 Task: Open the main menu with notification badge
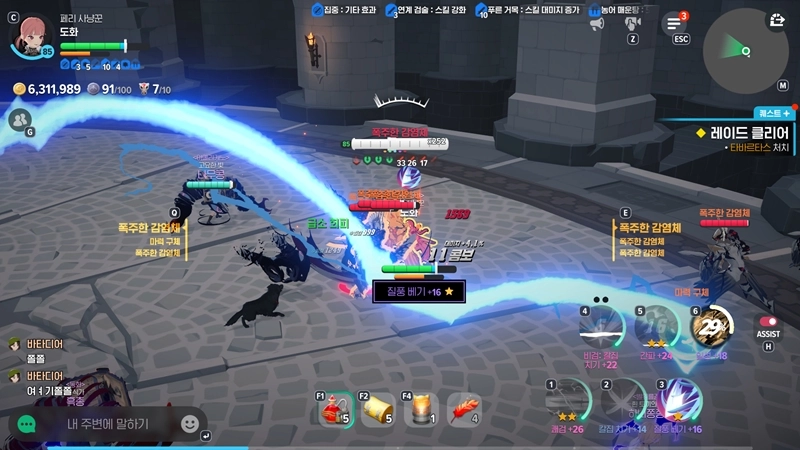675,23
